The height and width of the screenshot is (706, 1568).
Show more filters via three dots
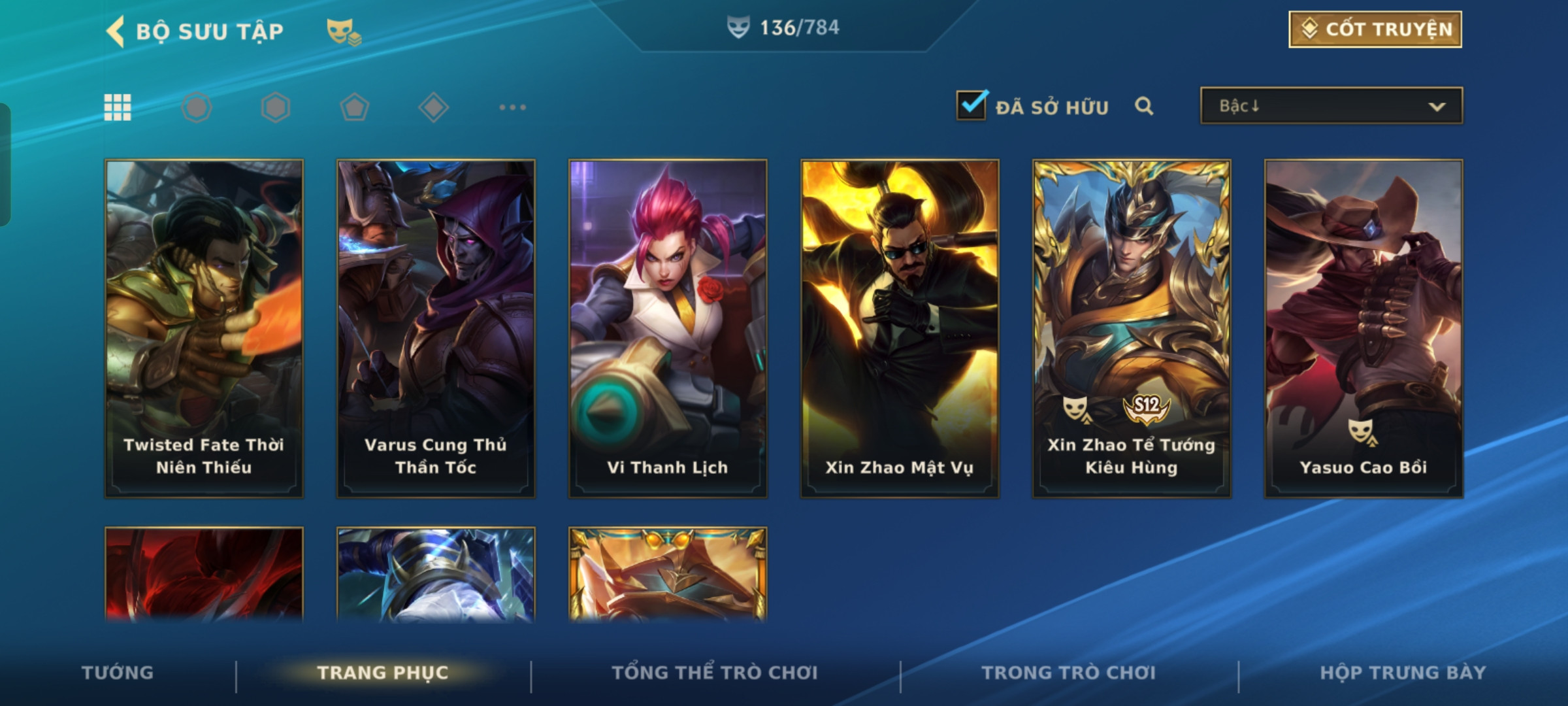tap(512, 107)
